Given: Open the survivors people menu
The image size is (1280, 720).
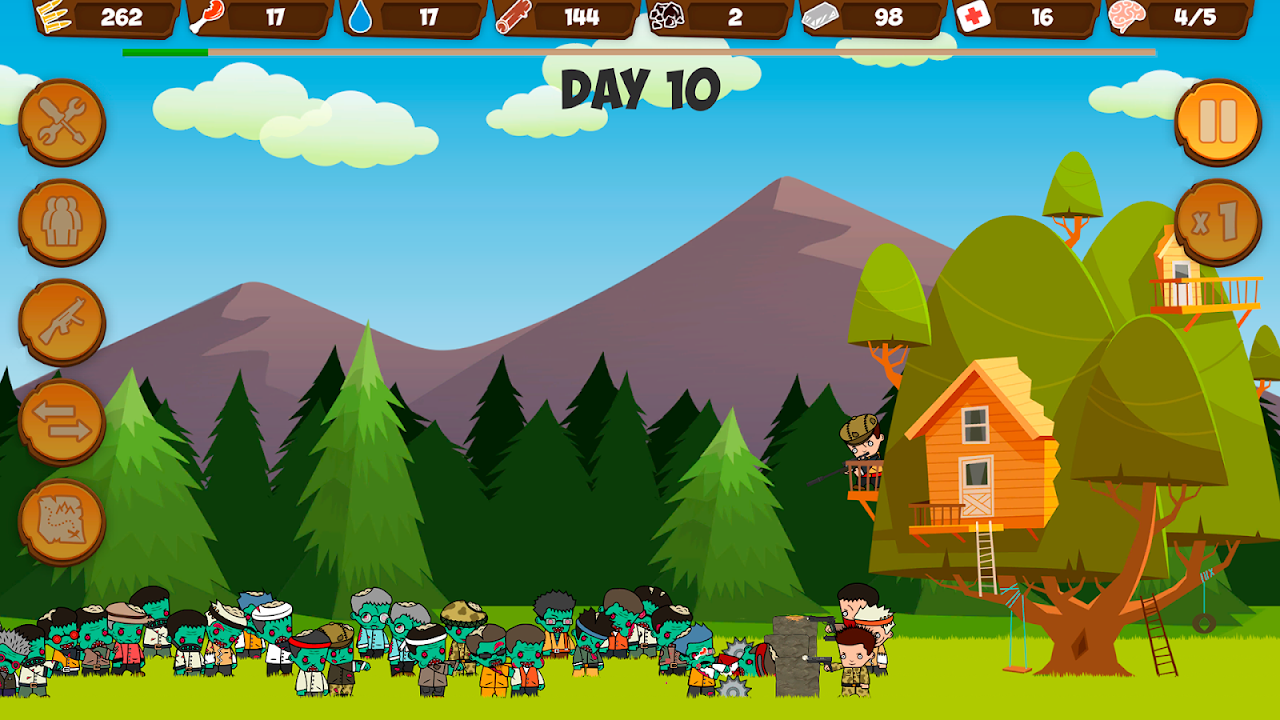Looking at the screenshot, I should 62,222.
